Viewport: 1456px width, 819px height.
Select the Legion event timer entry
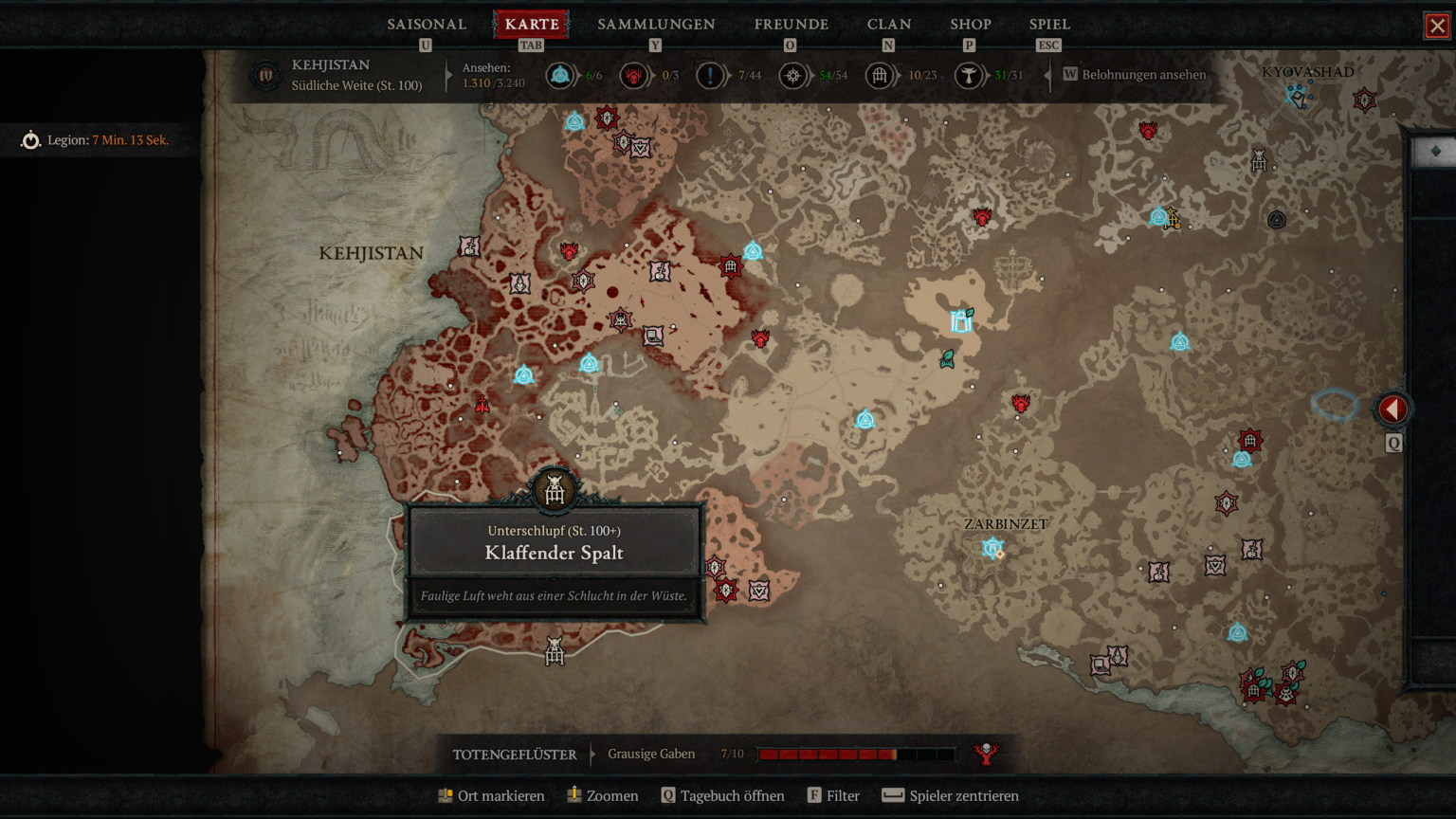point(95,140)
